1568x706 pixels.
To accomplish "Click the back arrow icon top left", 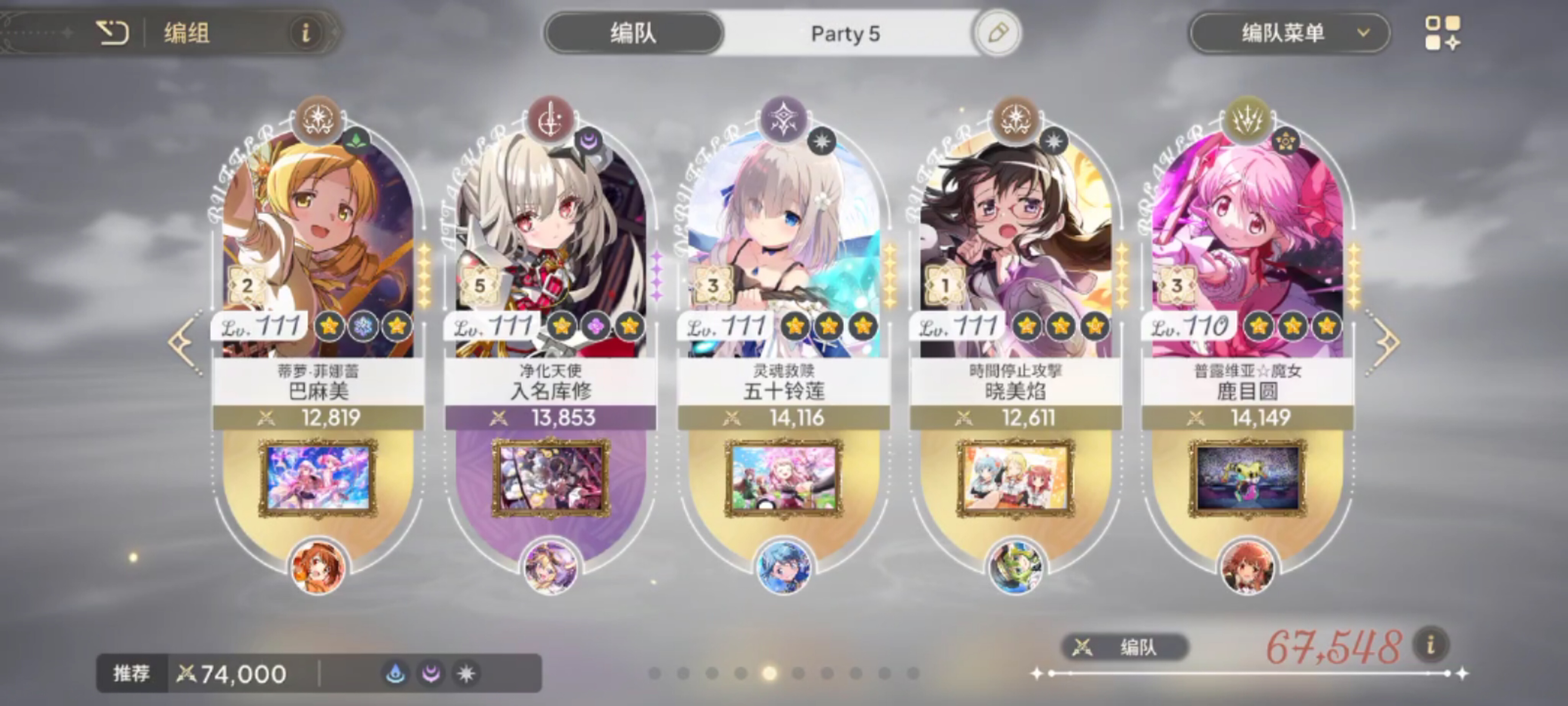I will click(x=113, y=33).
